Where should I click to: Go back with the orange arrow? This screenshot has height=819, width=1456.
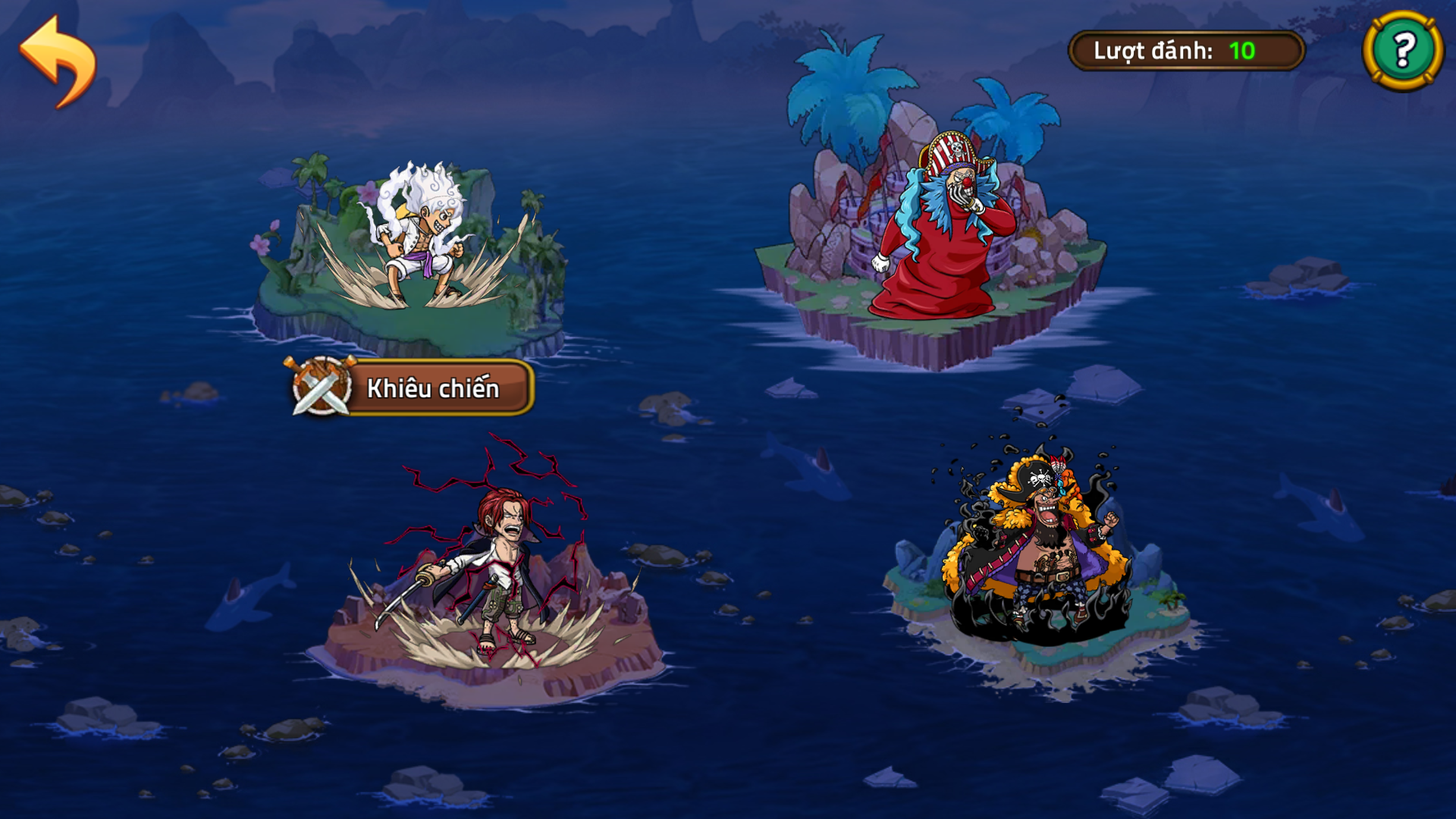58,62
